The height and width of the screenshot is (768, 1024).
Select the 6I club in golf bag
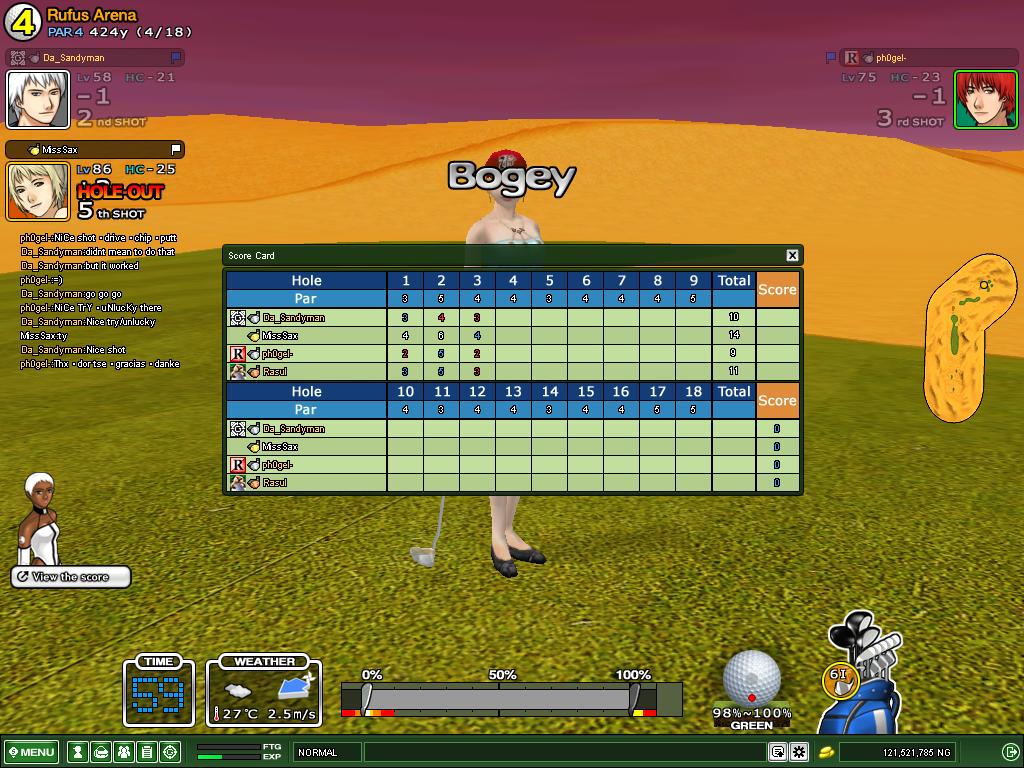[x=839, y=677]
